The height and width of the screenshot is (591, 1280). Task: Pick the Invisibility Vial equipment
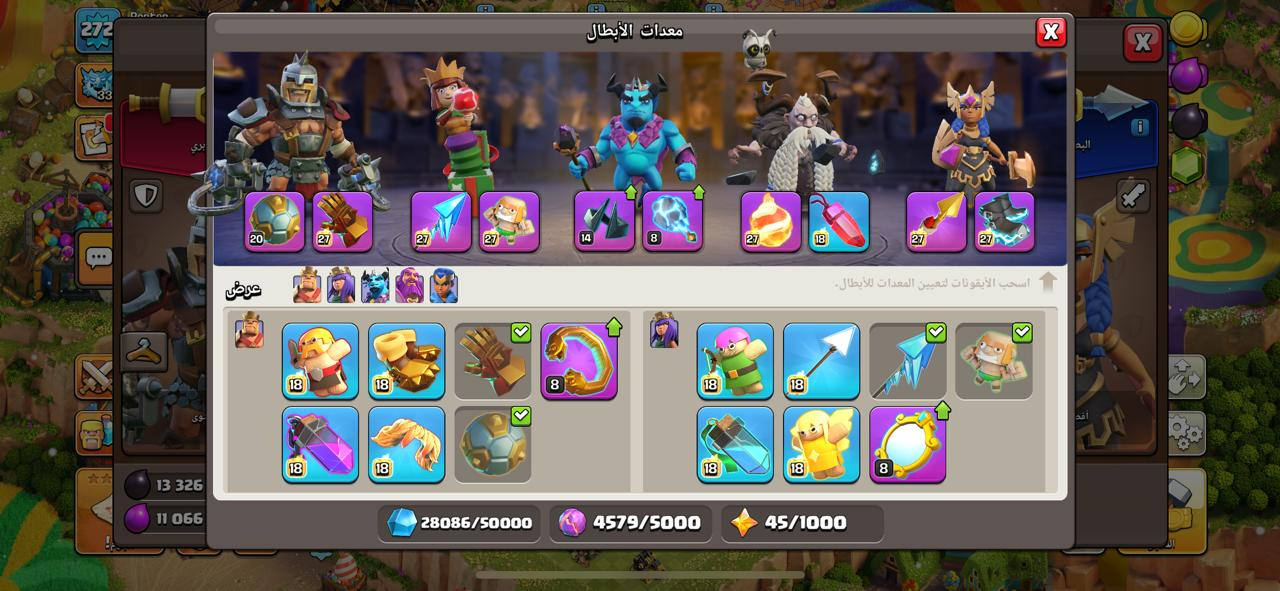735,444
